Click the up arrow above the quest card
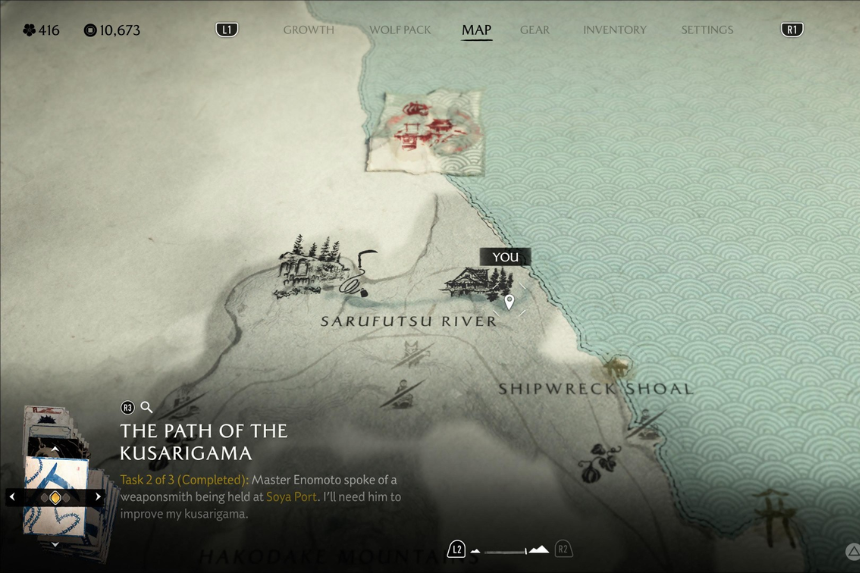The height and width of the screenshot is (573, 860). [55, 448]
